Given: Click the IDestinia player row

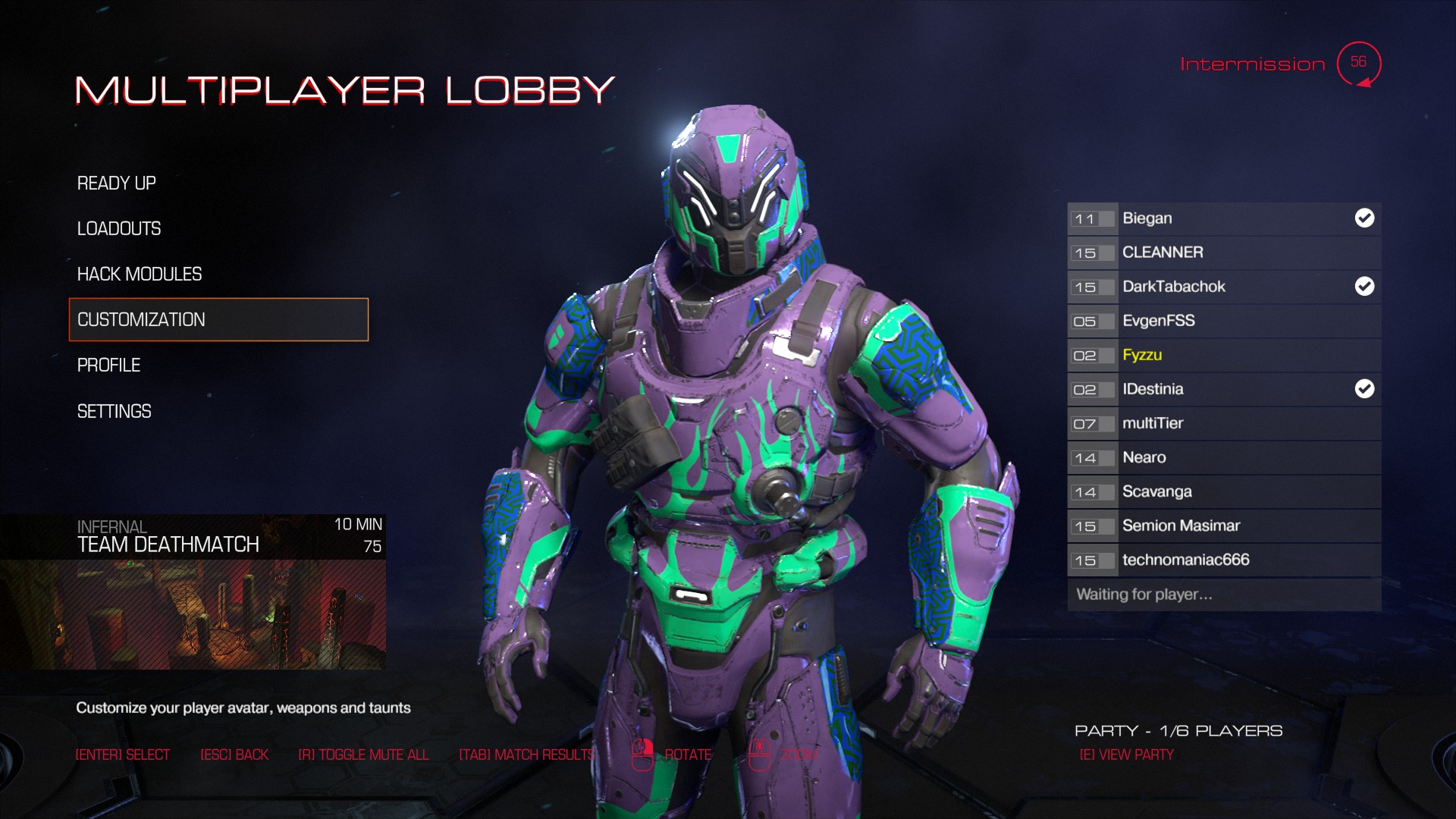Looking at the screenshot, I should click(1223, 389).
